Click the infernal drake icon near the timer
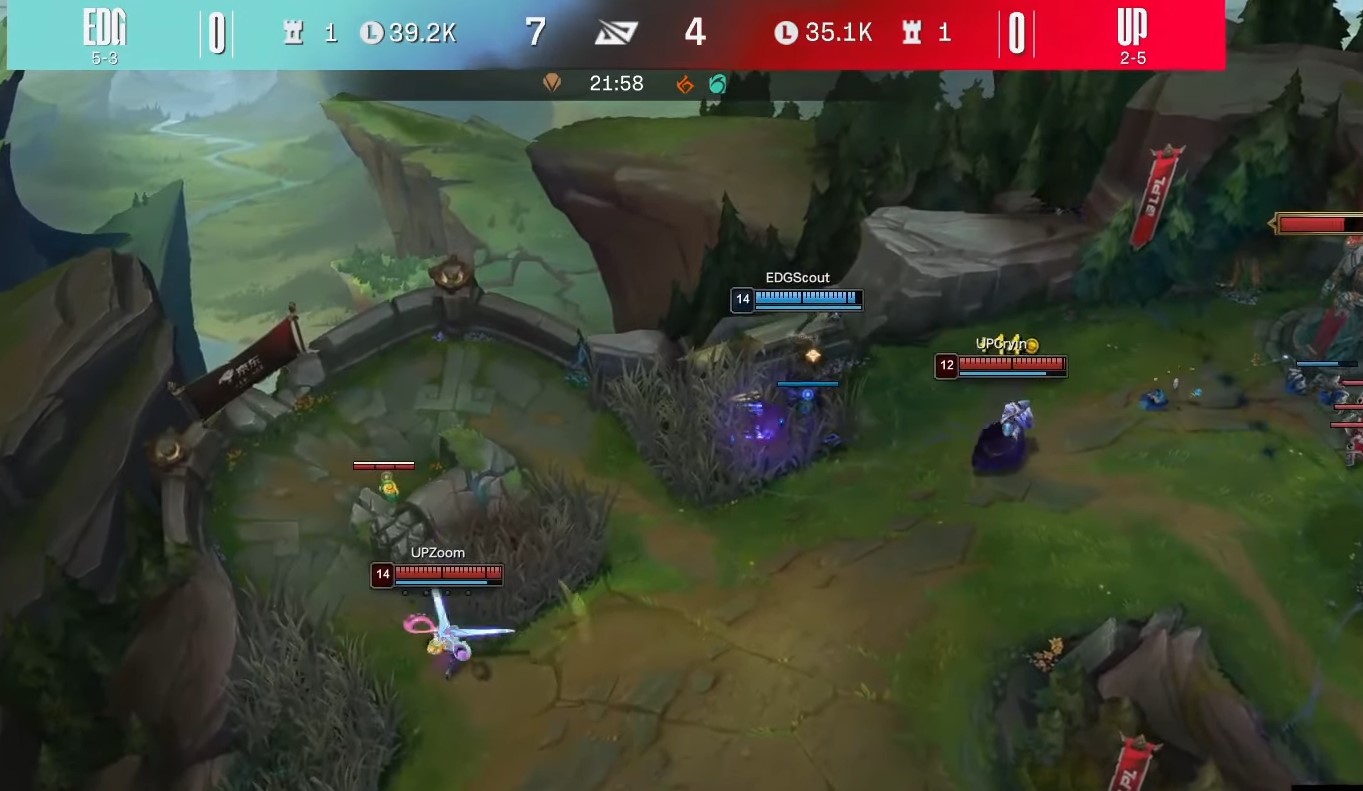 point(684,84)
